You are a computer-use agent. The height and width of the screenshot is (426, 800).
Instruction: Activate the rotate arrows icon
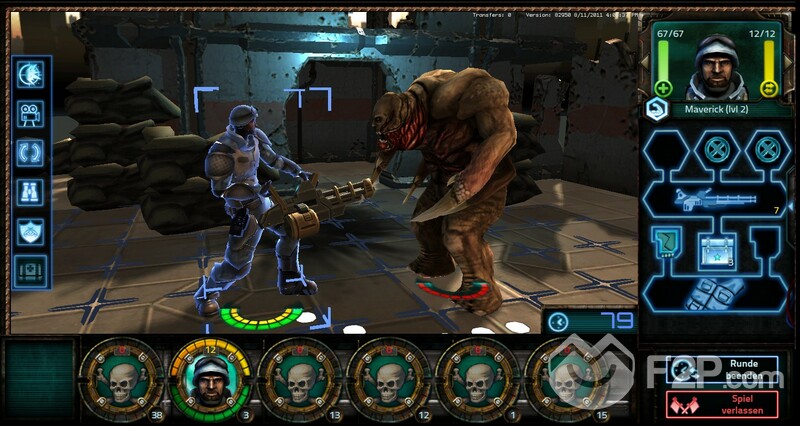tap(30, 154)
